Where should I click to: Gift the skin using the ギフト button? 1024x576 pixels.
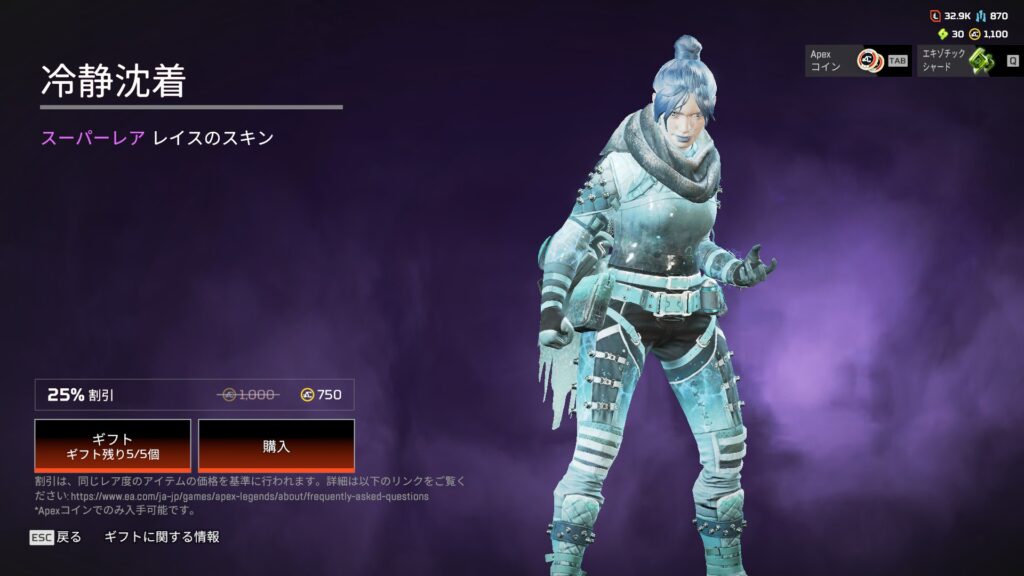point(113,445)
